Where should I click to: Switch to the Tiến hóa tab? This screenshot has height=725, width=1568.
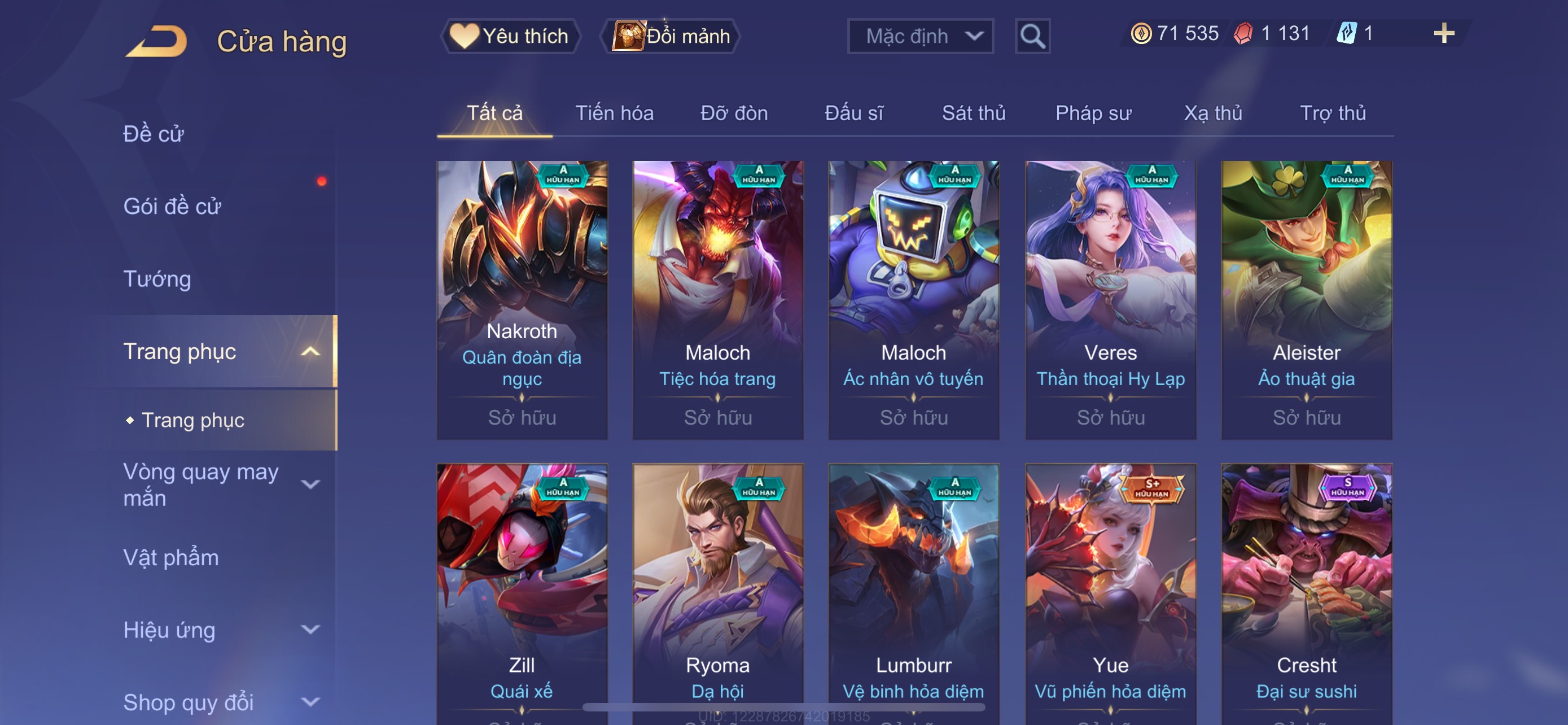pos(614,113)
